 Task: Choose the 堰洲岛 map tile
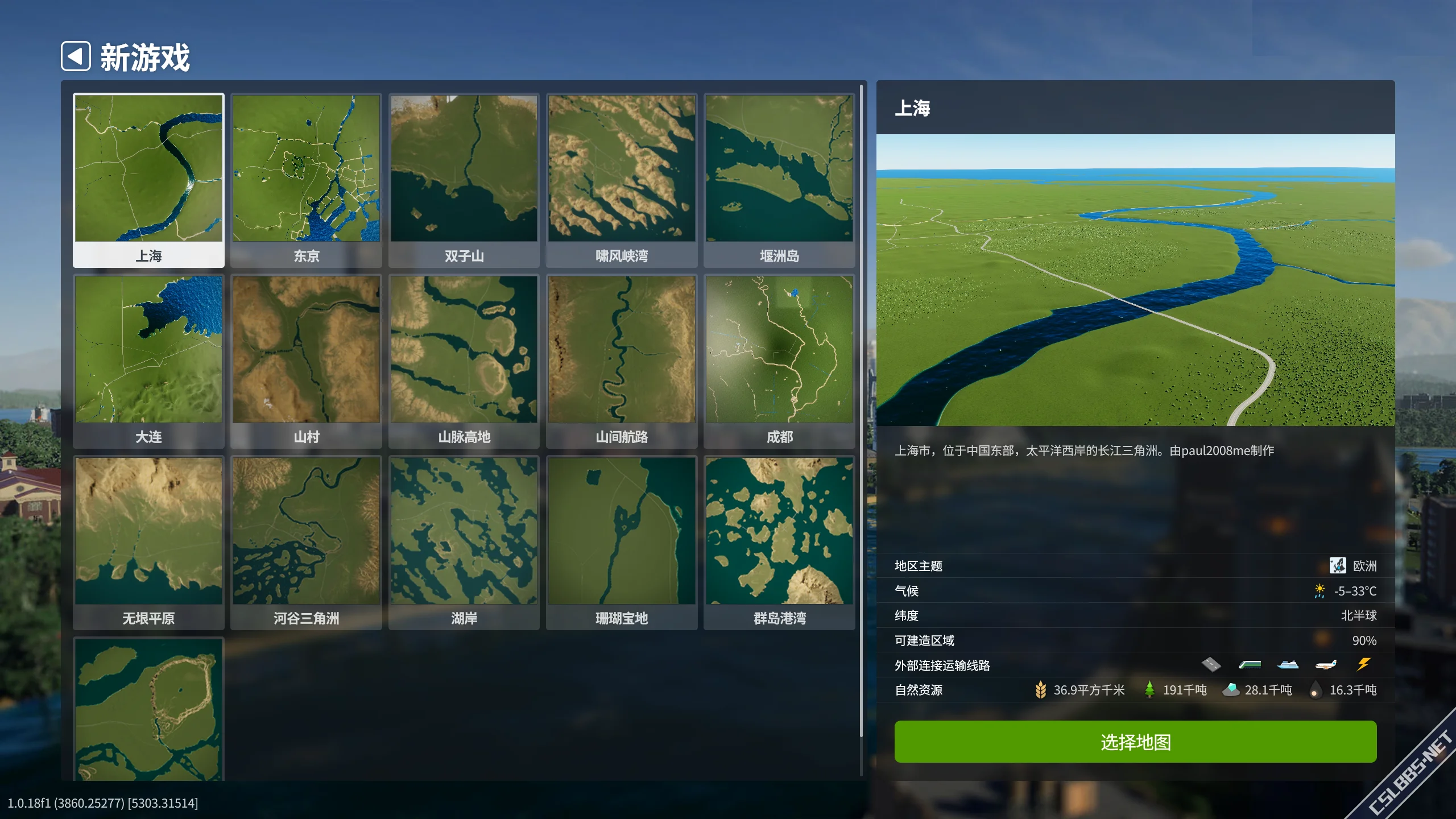[x=779, y=180]
